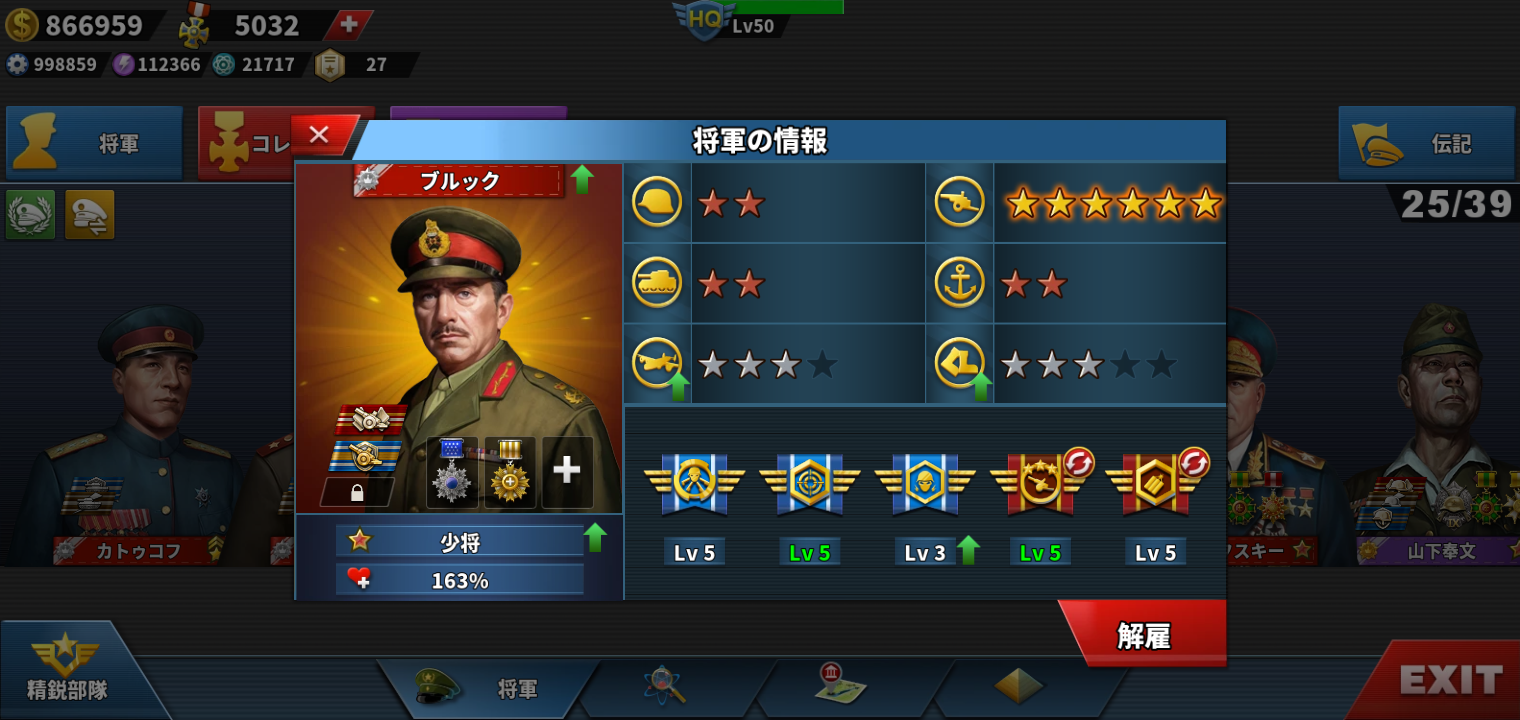Screen dimensions: 1520x720
Task: Close the general info popup
Action: click(320, 135)
